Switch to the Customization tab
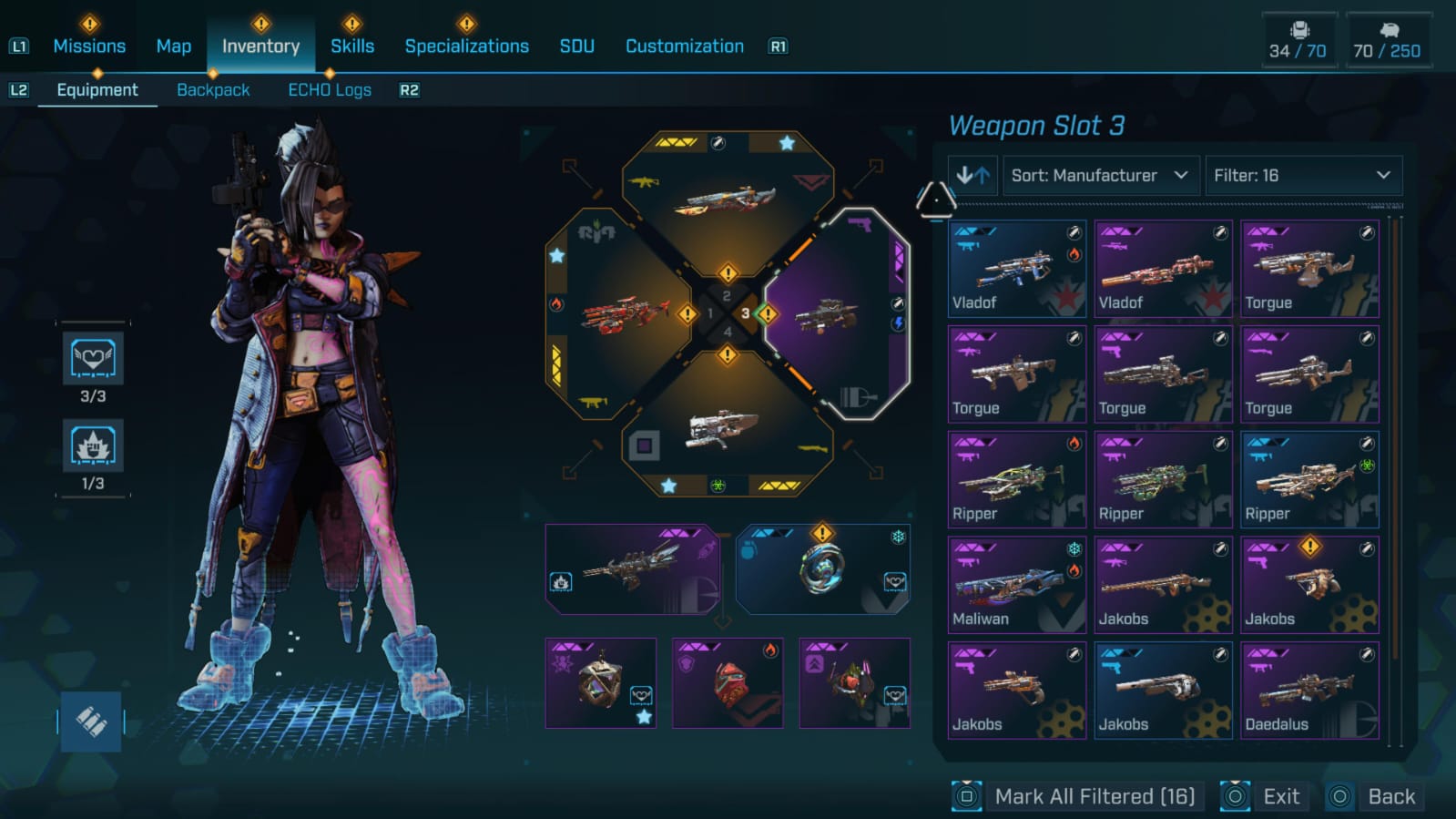 point(684,46)
